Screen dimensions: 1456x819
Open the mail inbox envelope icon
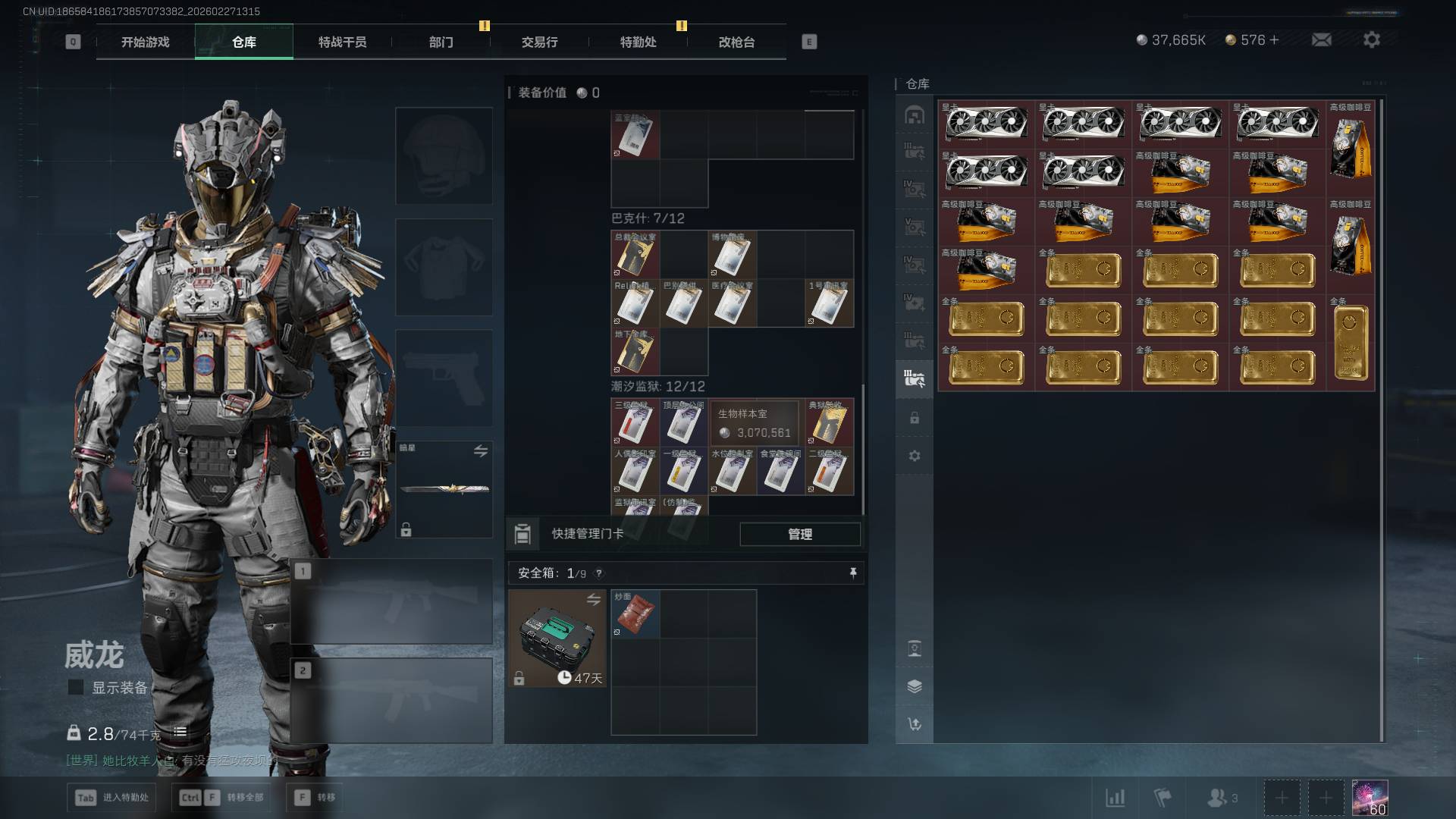click(x=1322, y=39)
